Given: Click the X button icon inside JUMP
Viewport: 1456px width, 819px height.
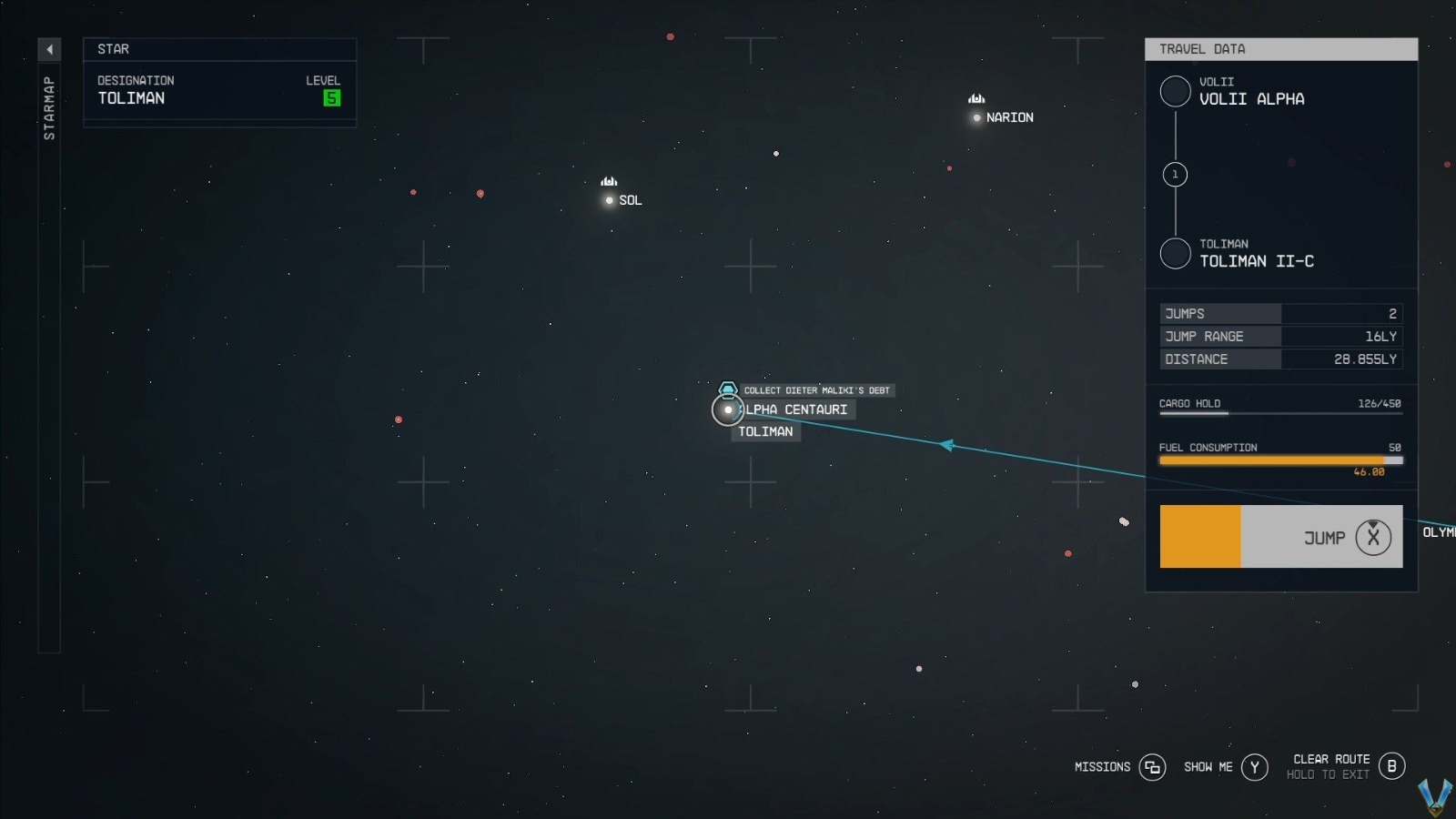Looking at the screenshot, I should (1372, 537).
